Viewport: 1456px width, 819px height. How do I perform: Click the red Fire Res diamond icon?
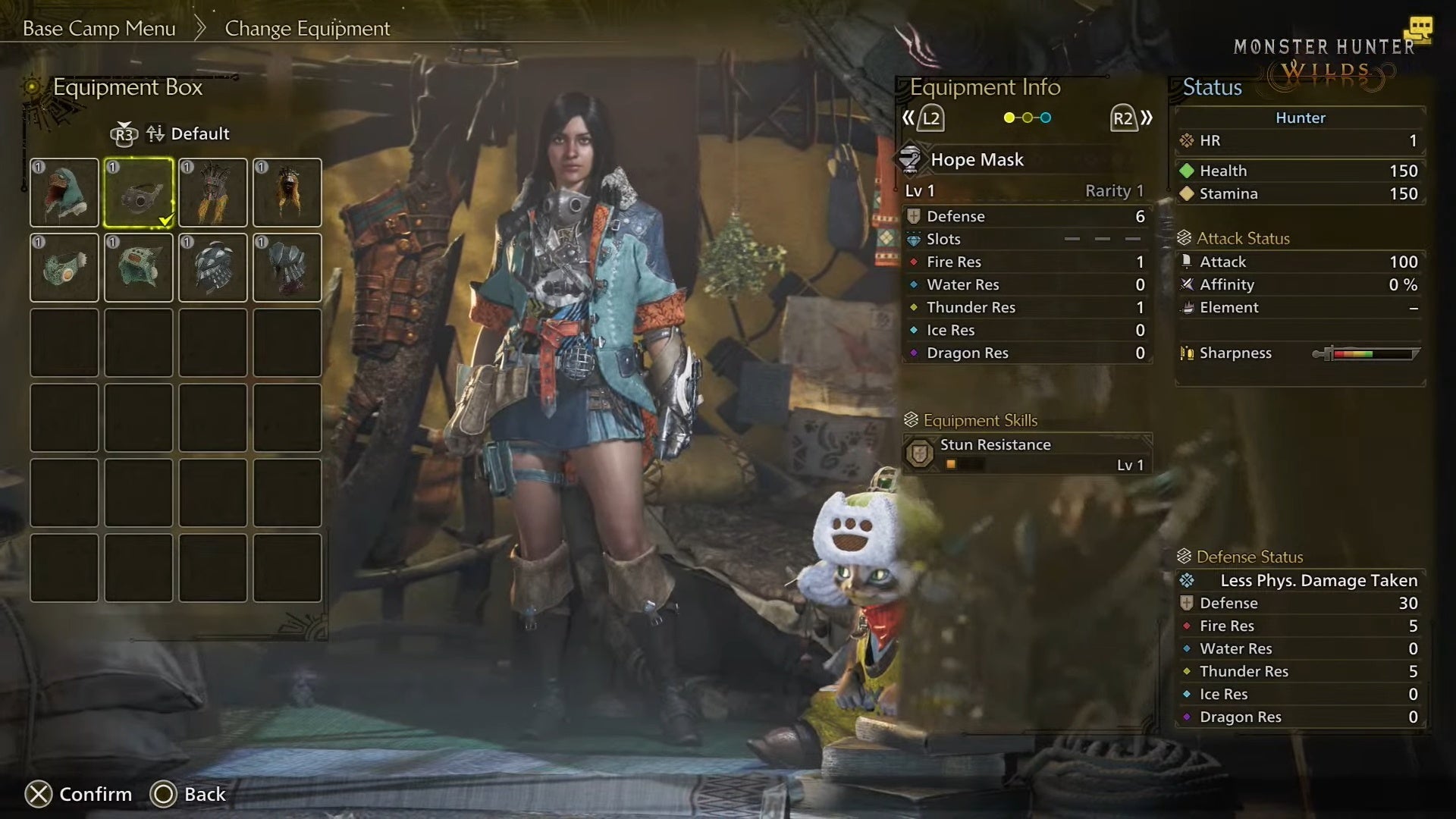click(912, 262)
